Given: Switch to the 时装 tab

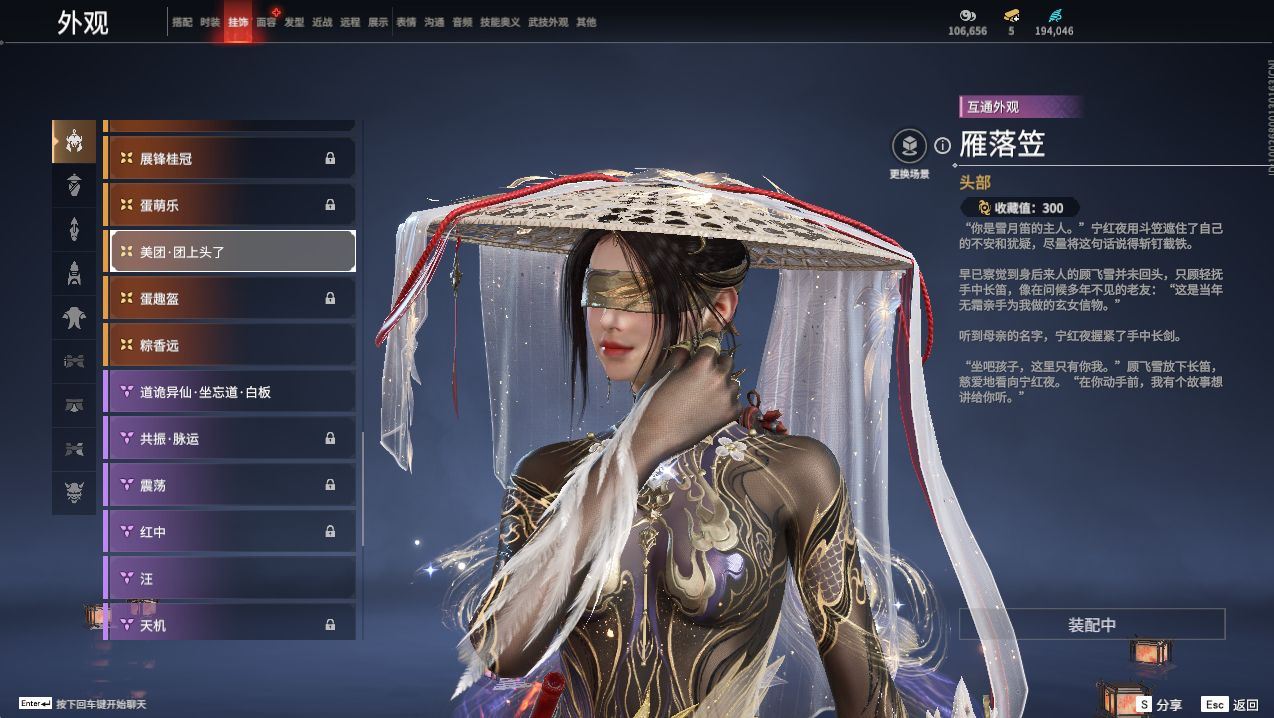Looking at the screenshot, I should 210,22.
